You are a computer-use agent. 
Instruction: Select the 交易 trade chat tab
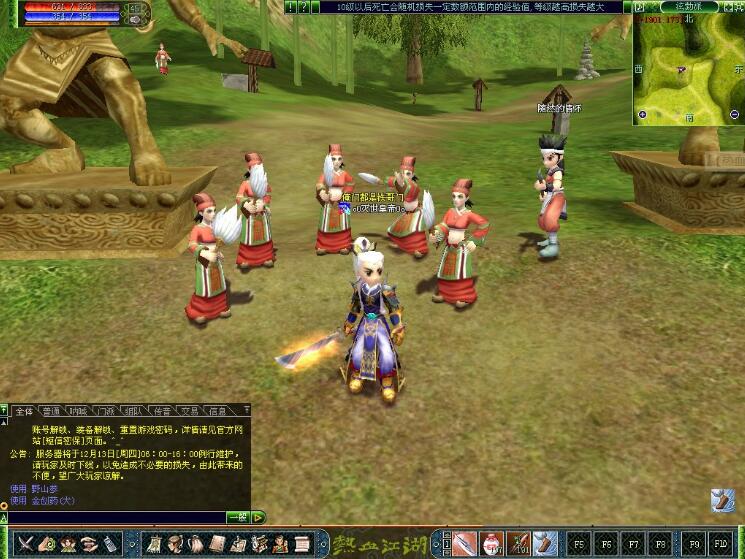pos(189,410)
